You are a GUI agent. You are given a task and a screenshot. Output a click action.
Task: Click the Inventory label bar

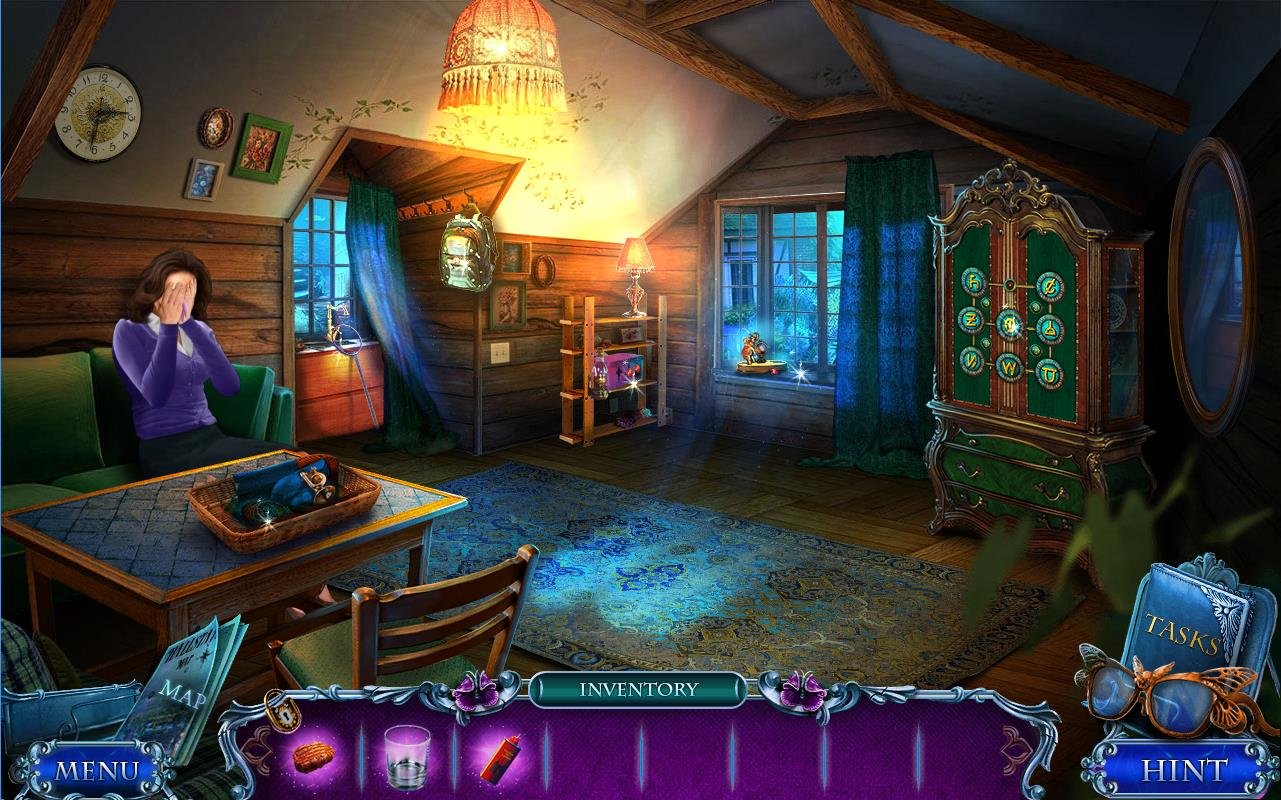(637, 689)
